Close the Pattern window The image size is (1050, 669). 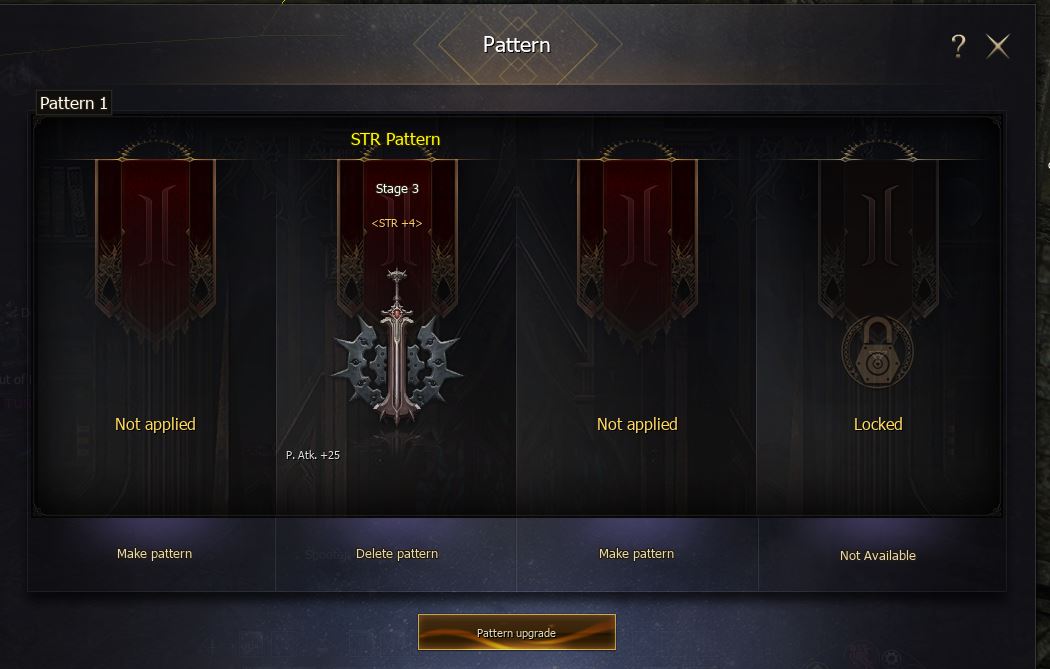998,46
